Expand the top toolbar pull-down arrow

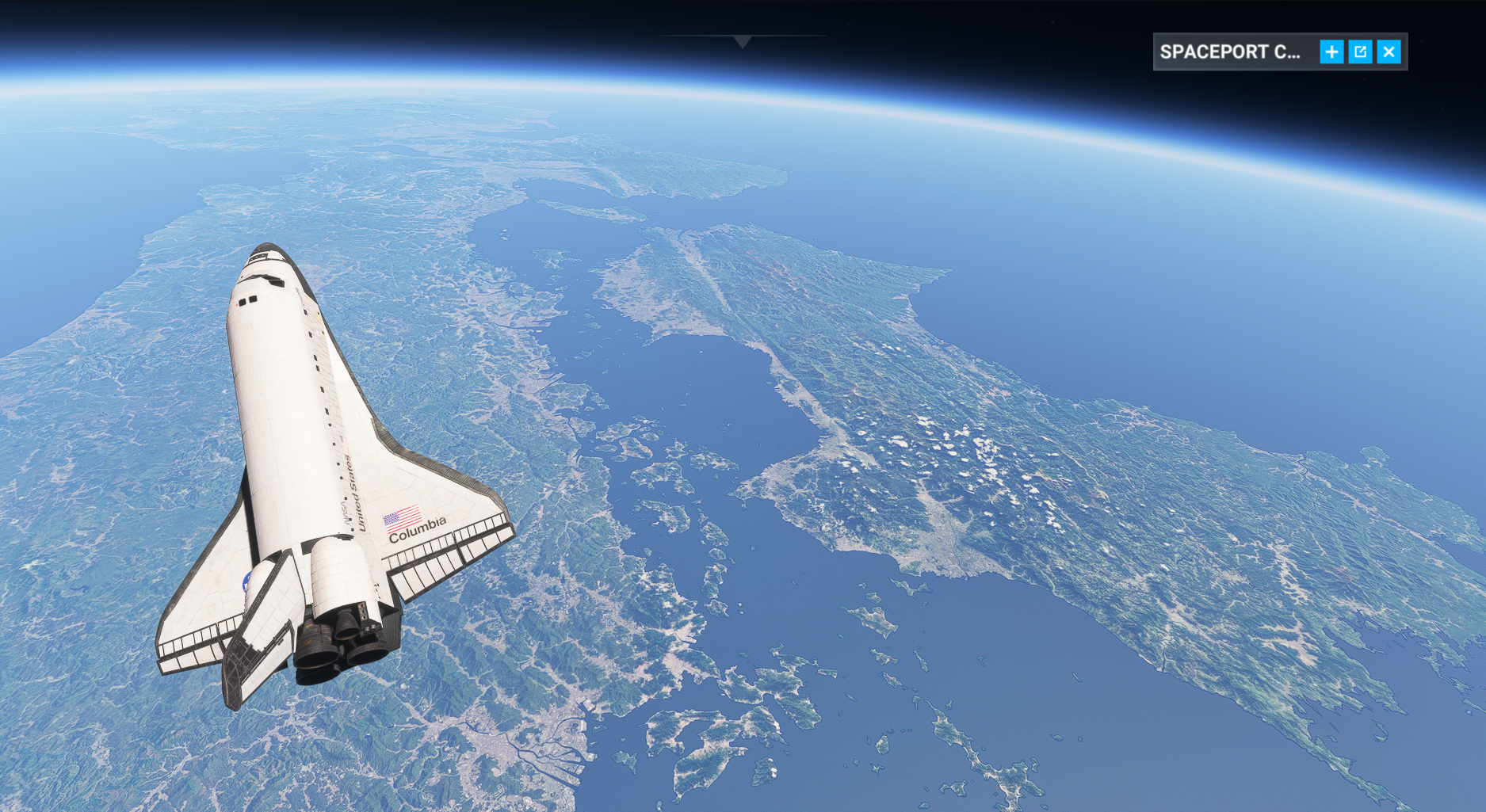[x=742, y=41]
